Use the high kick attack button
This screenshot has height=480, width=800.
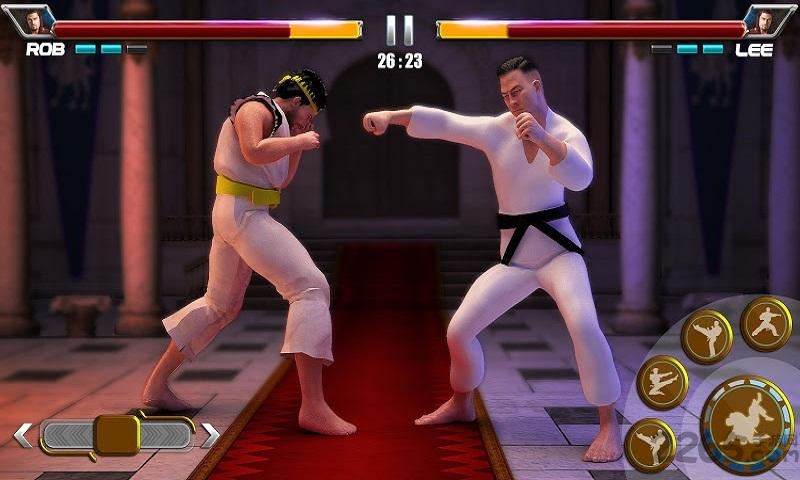coord(706,337)
